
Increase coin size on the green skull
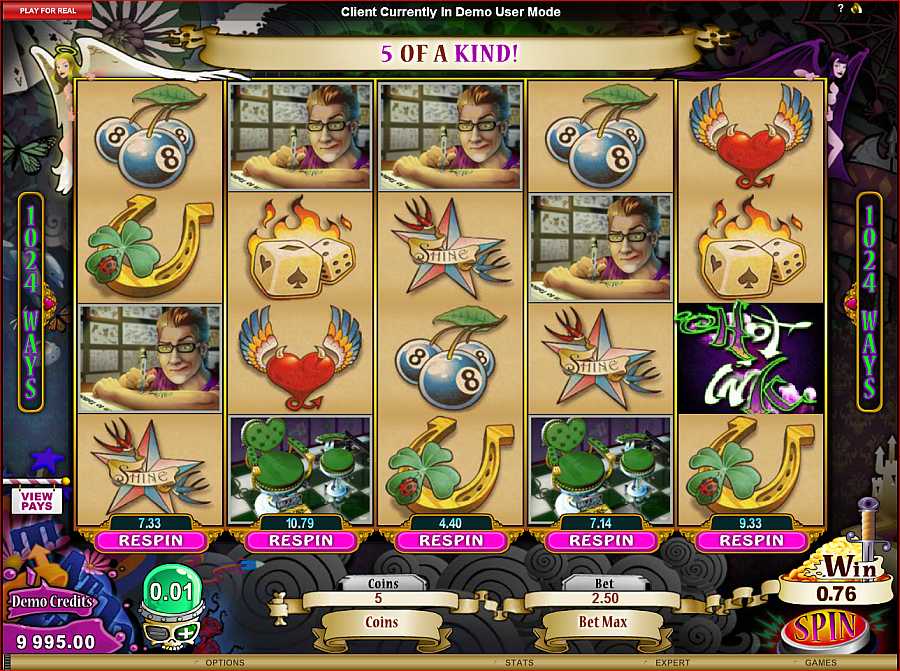coord(186,632)
